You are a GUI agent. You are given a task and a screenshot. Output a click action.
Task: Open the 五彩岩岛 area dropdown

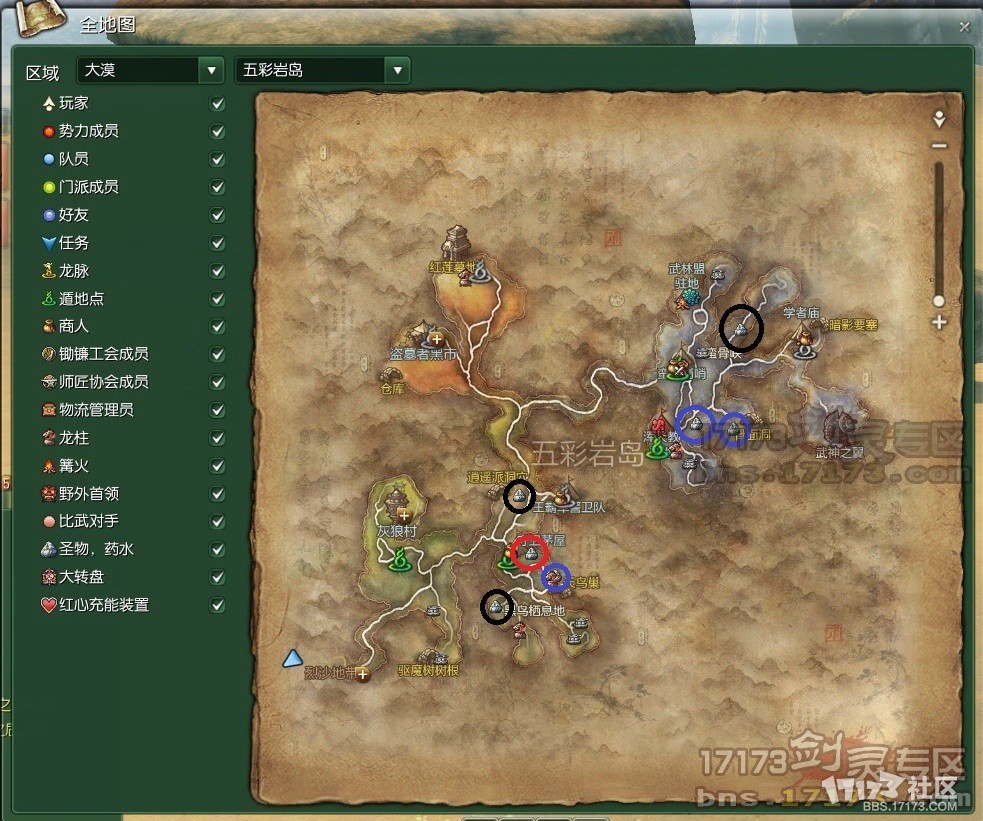click(398, 71)
